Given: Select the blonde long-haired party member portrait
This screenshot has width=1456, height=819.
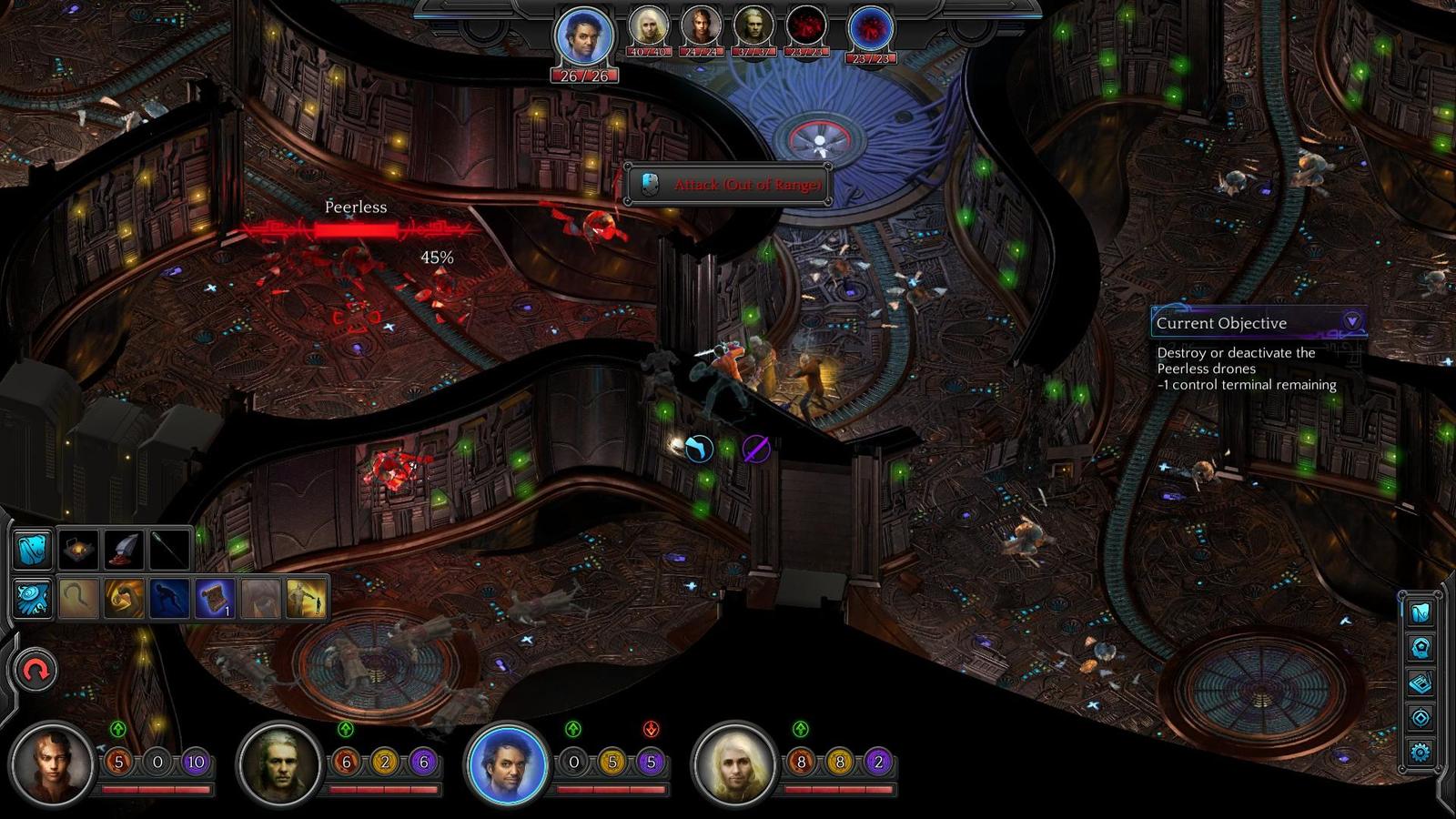Looking at the screenshot, I should coord(734,764).
